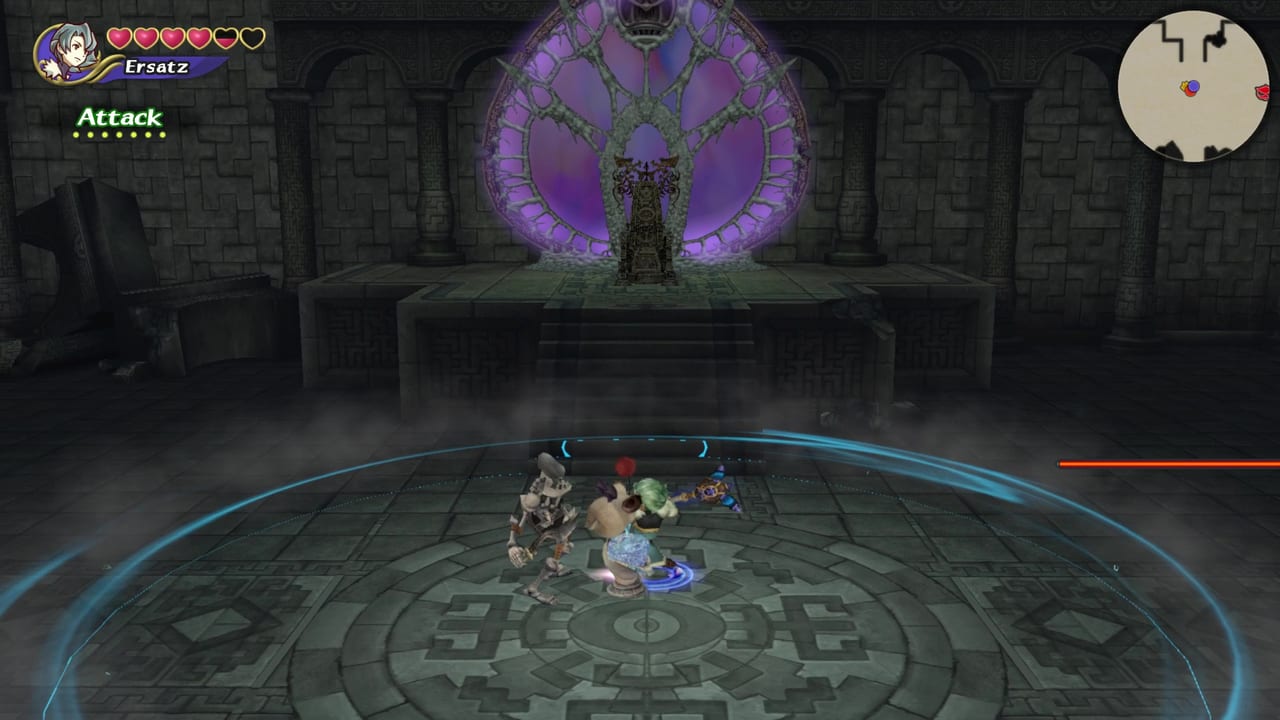Click the blue player dot on the minimap
1280x720 pixels.
point(1193,87)
